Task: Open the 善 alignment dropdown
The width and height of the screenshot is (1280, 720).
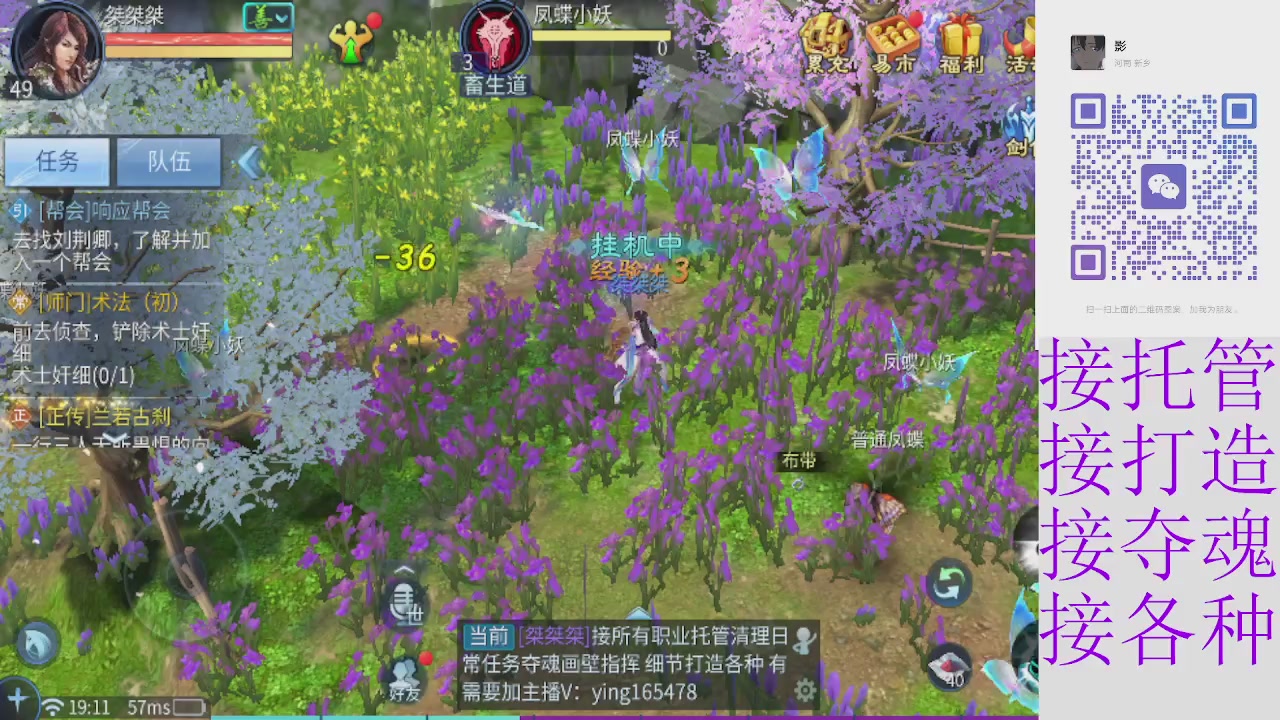Action: click(266, 16)
